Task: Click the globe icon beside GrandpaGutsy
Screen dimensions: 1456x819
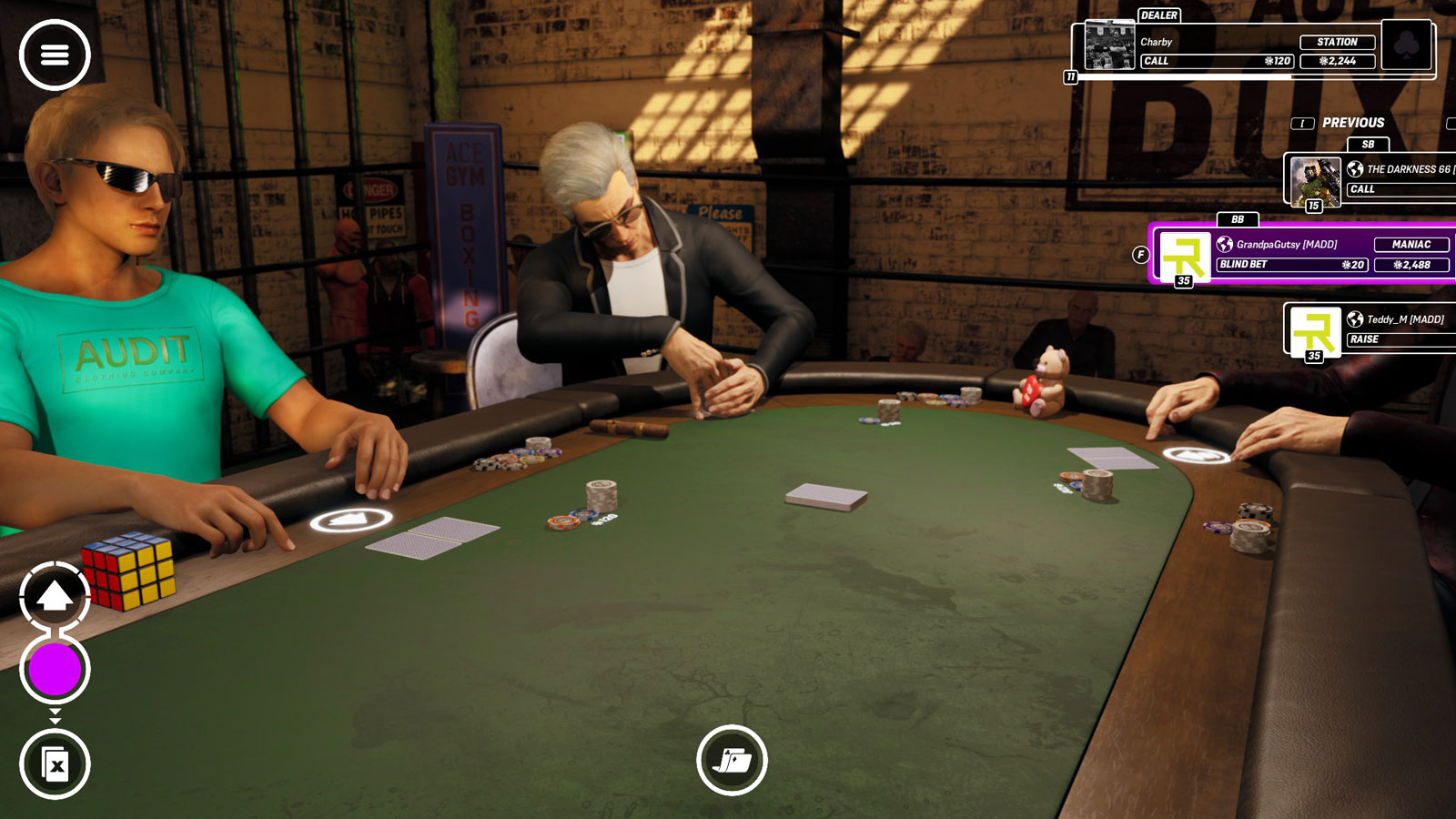Action: point(1225,244)
